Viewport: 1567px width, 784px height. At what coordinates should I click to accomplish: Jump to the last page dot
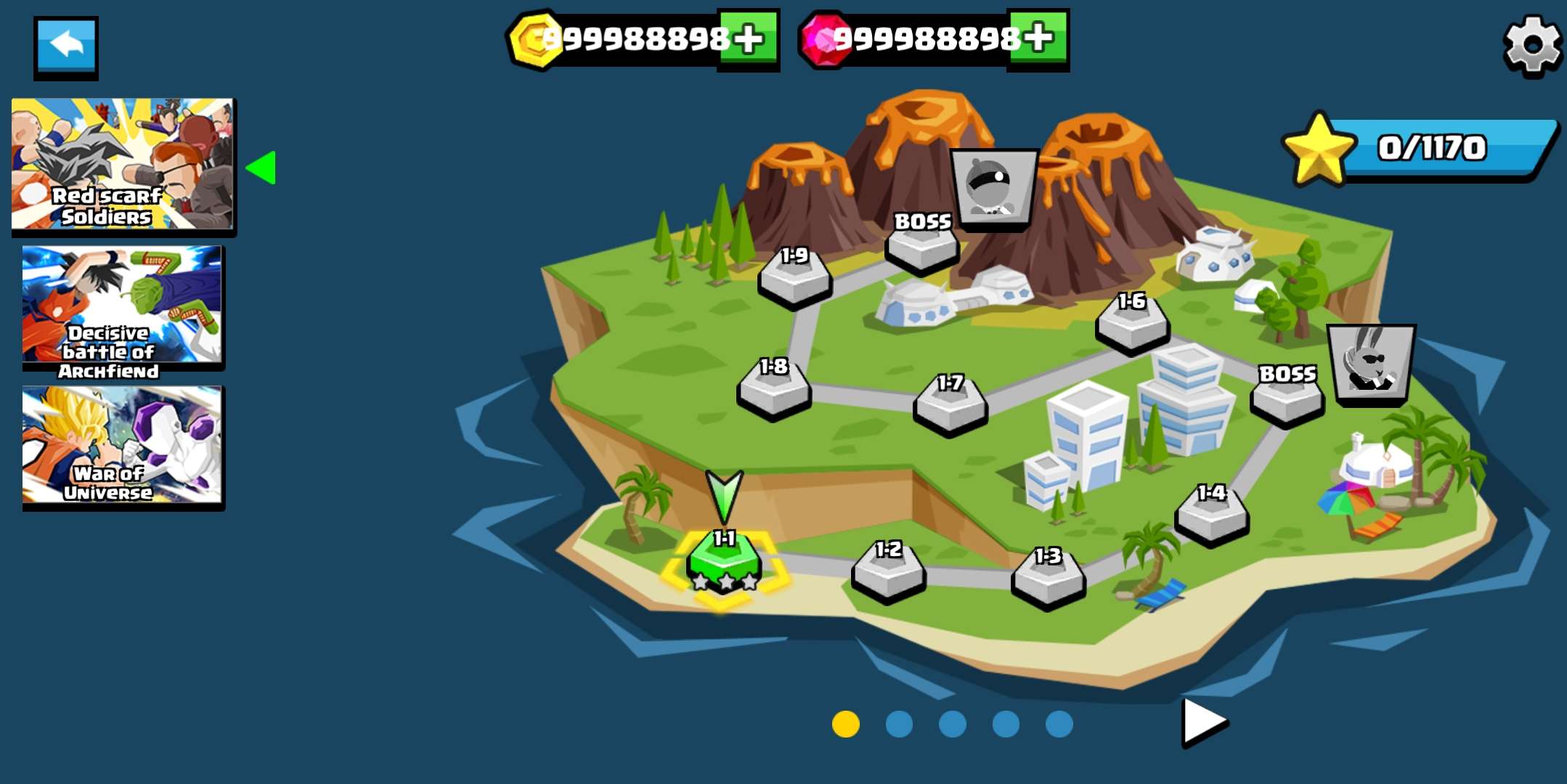(x=1059, y=724)
